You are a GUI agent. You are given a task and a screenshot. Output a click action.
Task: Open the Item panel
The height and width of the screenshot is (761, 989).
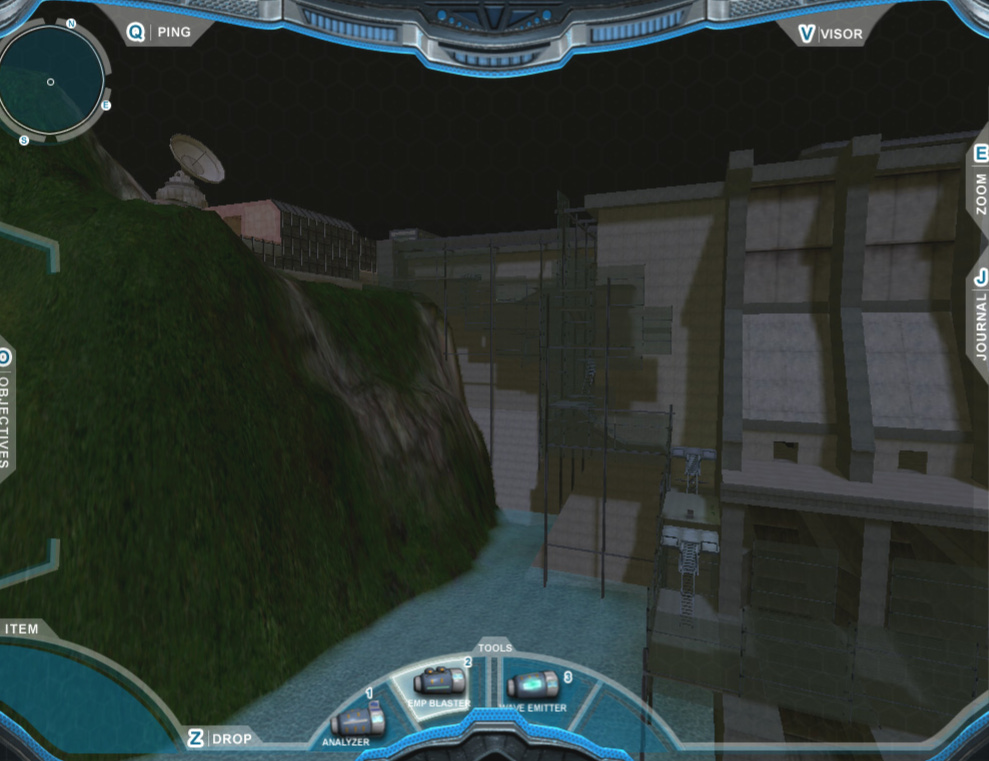(x=22, y=629)
